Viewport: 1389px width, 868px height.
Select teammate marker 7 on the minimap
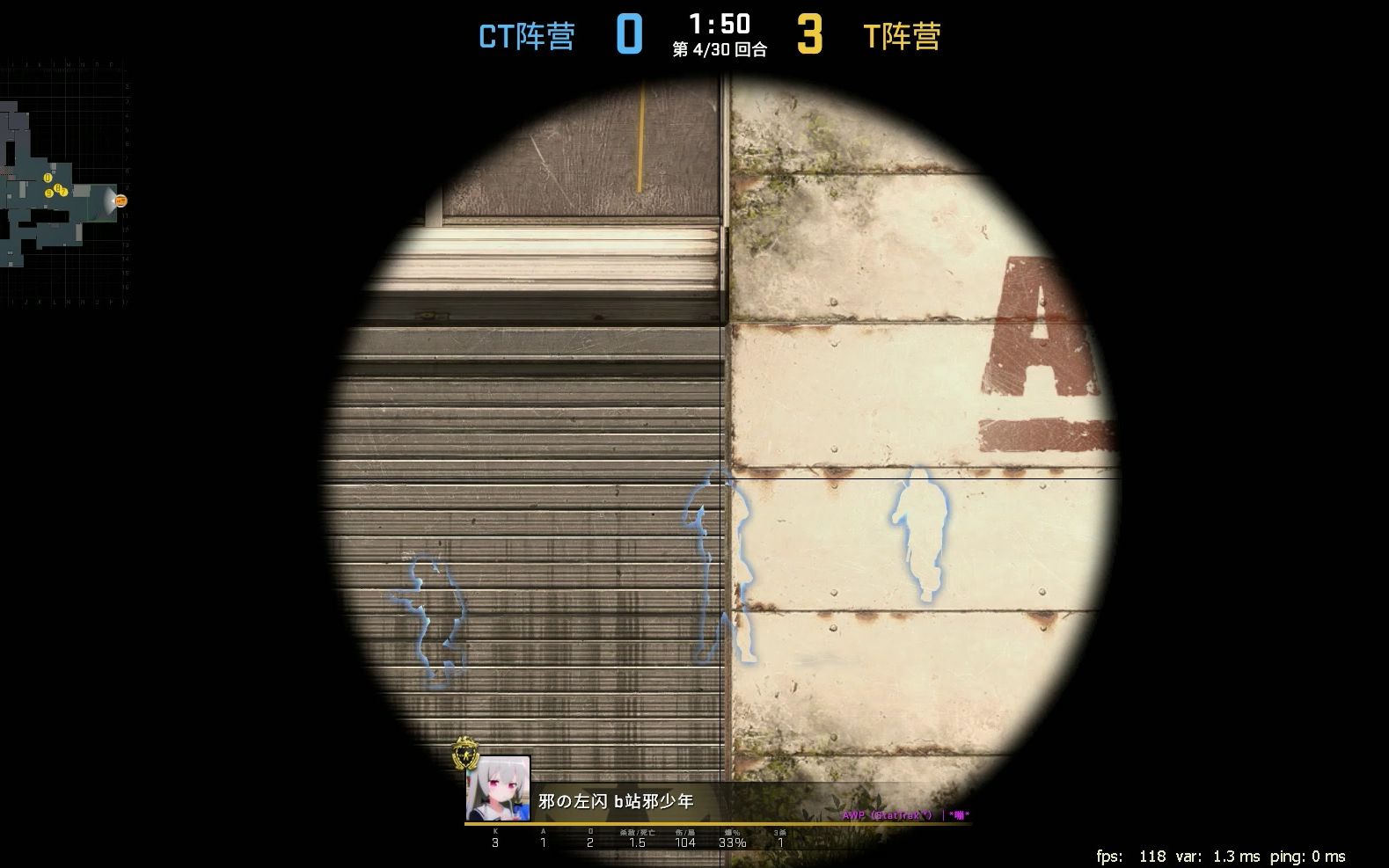63,192
